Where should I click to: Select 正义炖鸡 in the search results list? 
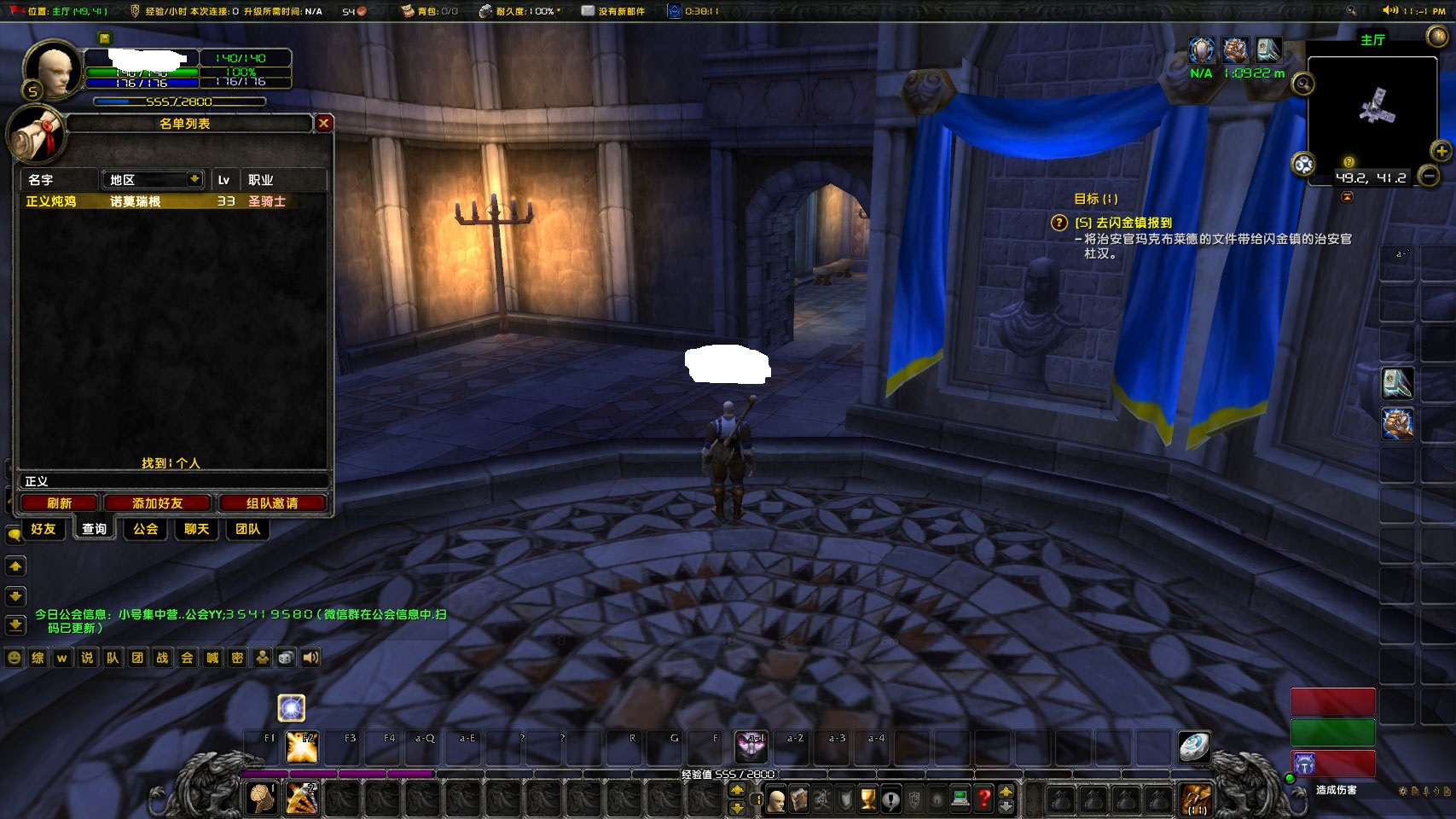click(49, 201)
